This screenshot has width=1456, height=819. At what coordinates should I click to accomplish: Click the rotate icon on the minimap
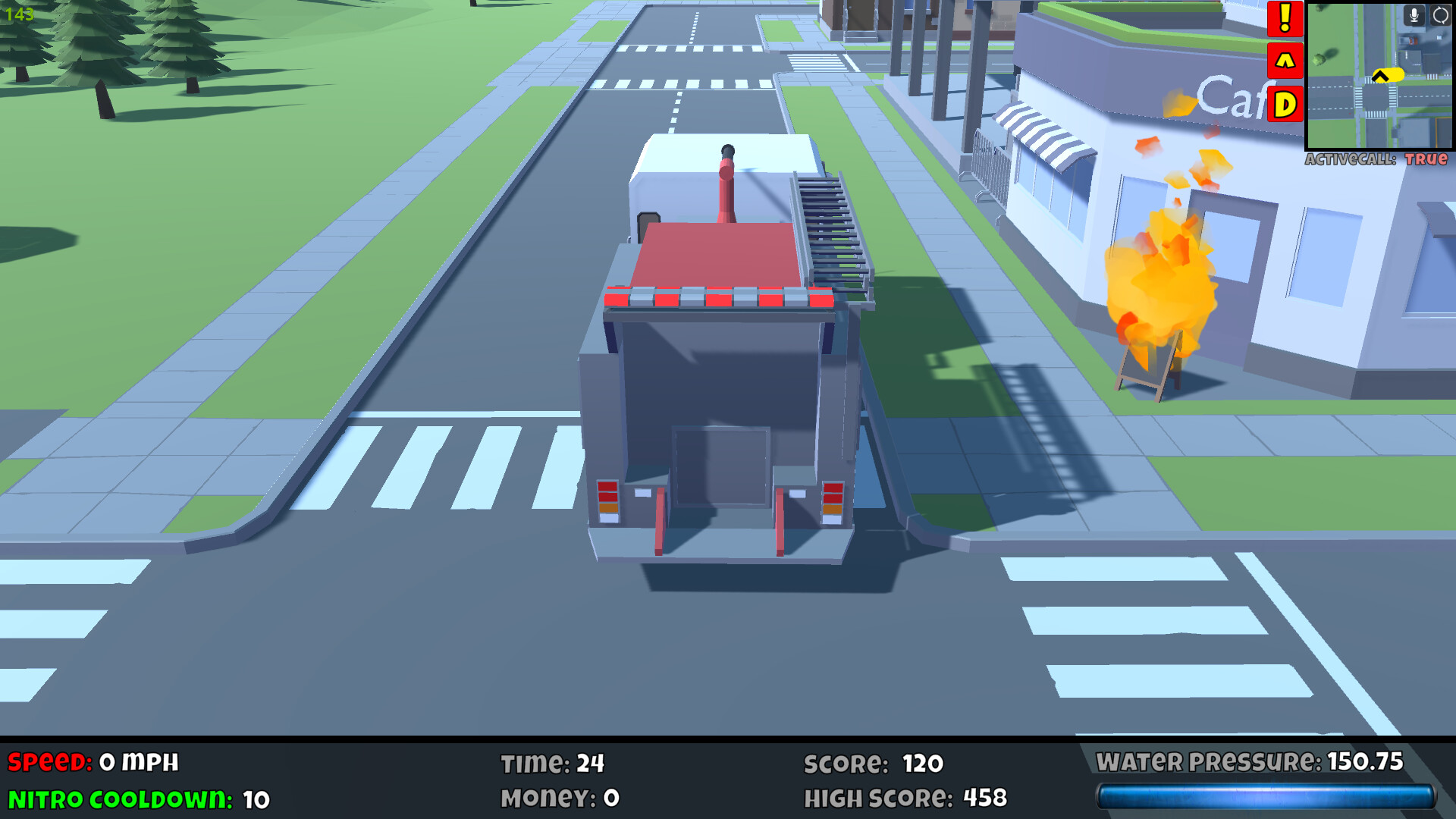click(1439, 15)
